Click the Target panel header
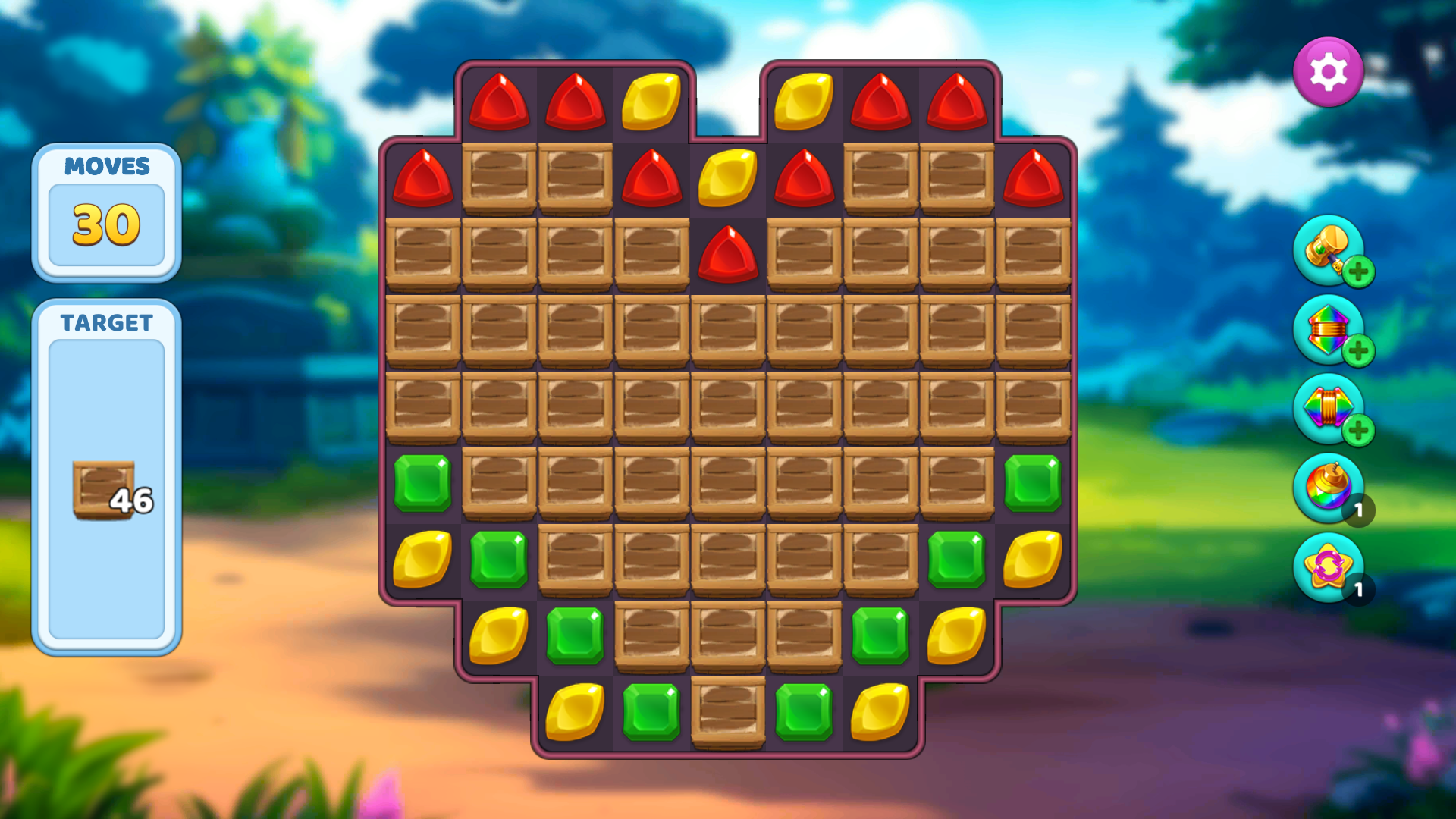 coord(107,324)
